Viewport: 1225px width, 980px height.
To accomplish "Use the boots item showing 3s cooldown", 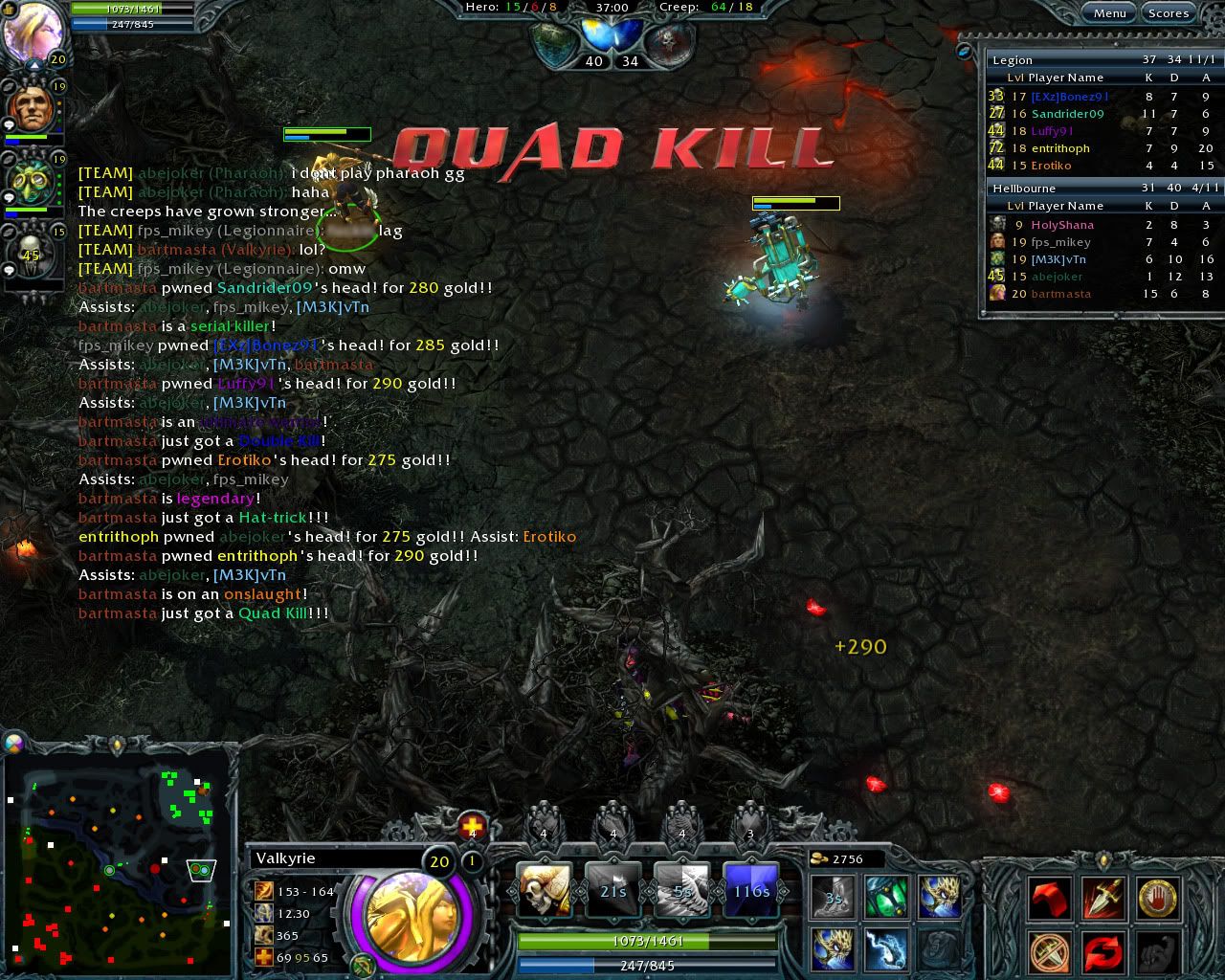I will pyautogui.click(x=832, y=898).
